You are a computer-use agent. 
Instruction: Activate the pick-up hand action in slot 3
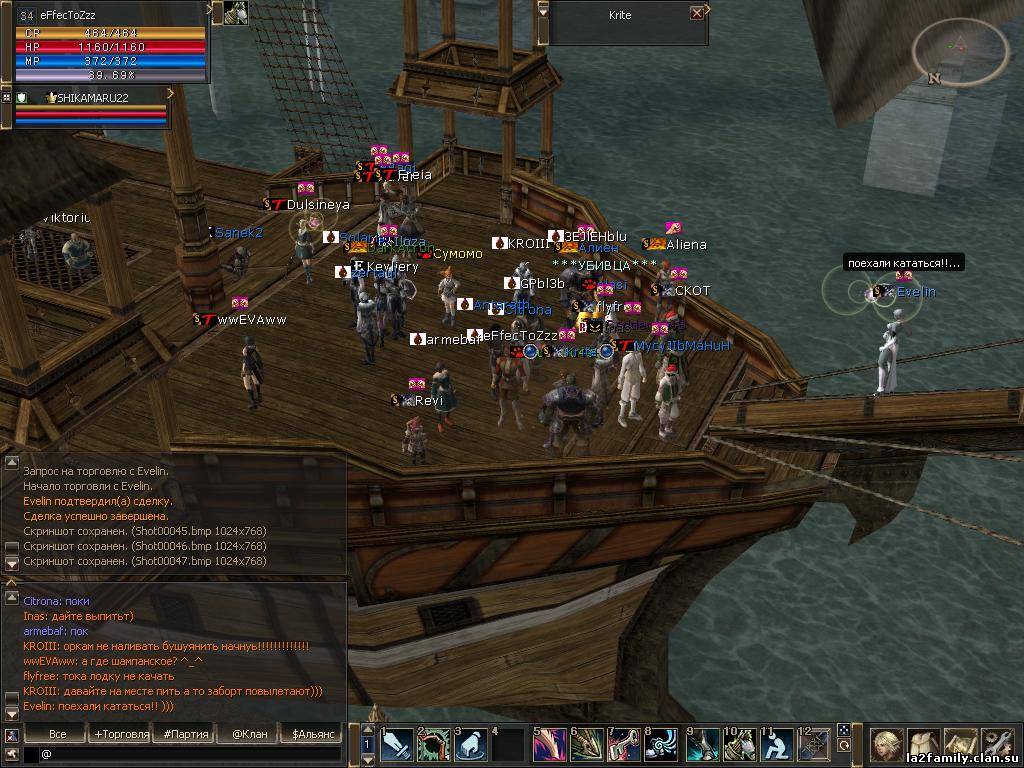[471, 745]
